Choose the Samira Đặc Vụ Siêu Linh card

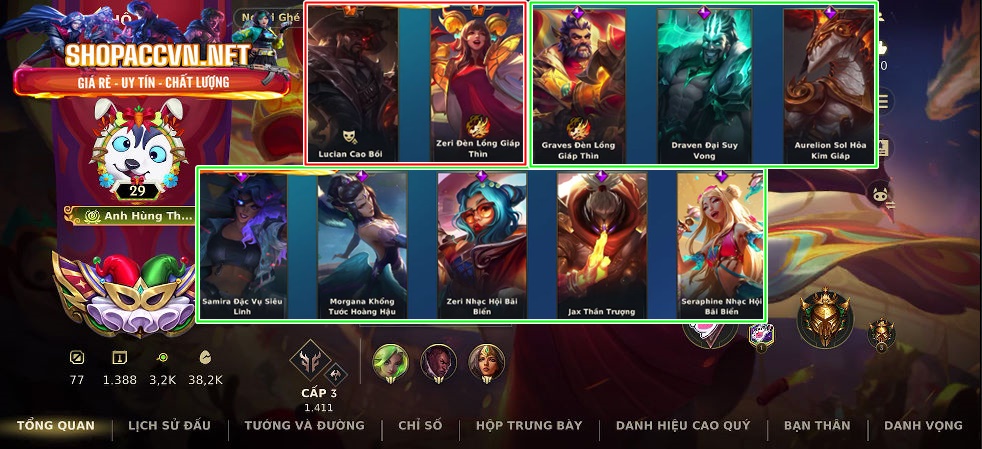pyautogui.click(x=243, y=245)
